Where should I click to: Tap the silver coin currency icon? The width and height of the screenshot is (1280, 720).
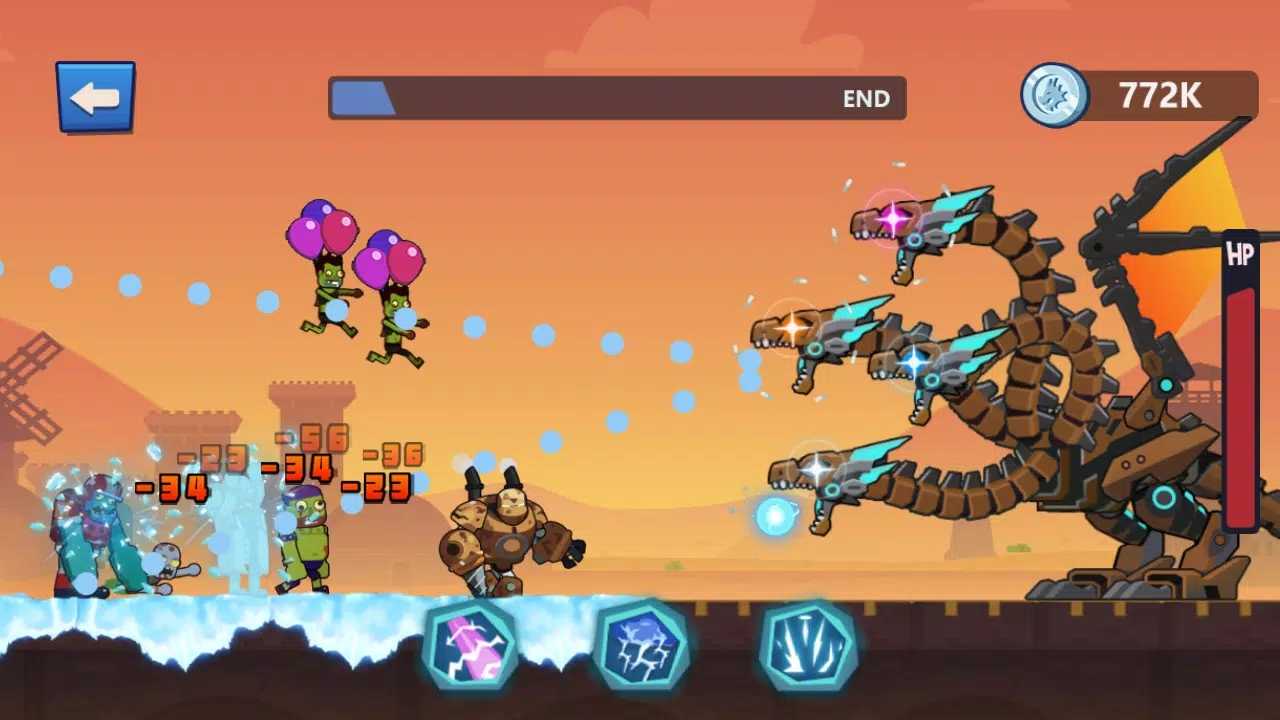(1054, 95)
